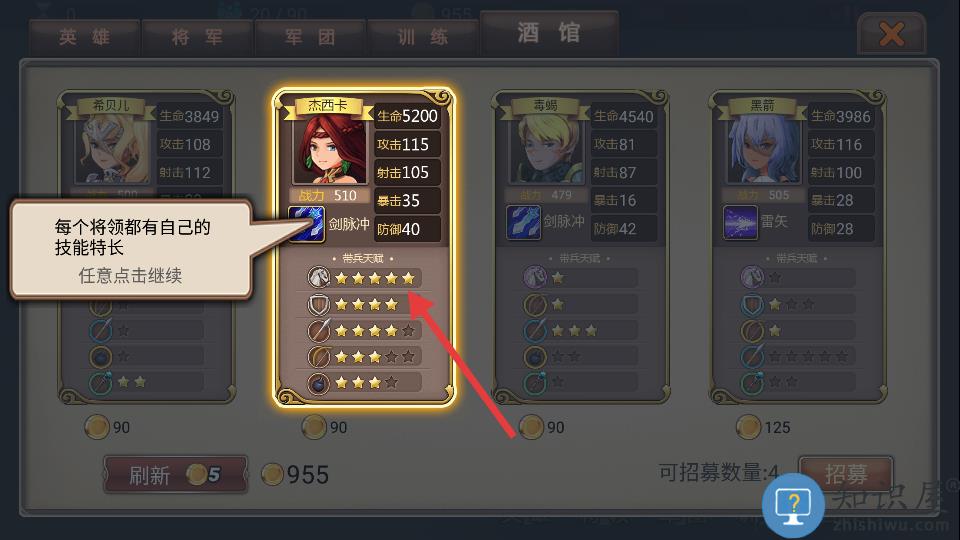Tap 毒蝎's 剑脉冲 skill icon

[523, 222]
